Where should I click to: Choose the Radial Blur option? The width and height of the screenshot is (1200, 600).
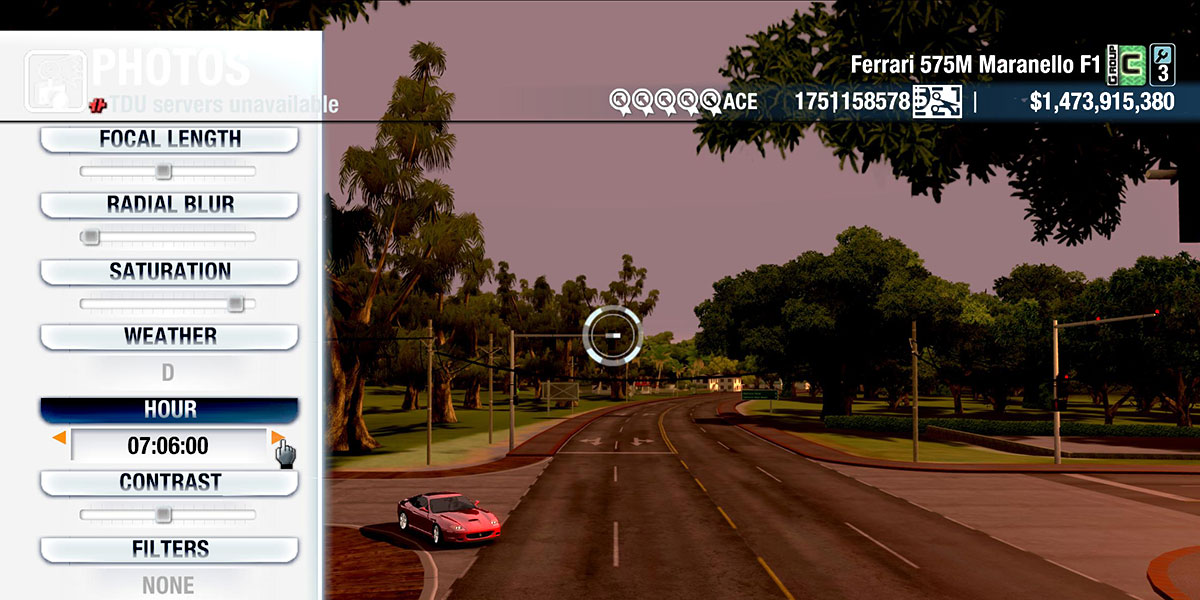point(169,205)
